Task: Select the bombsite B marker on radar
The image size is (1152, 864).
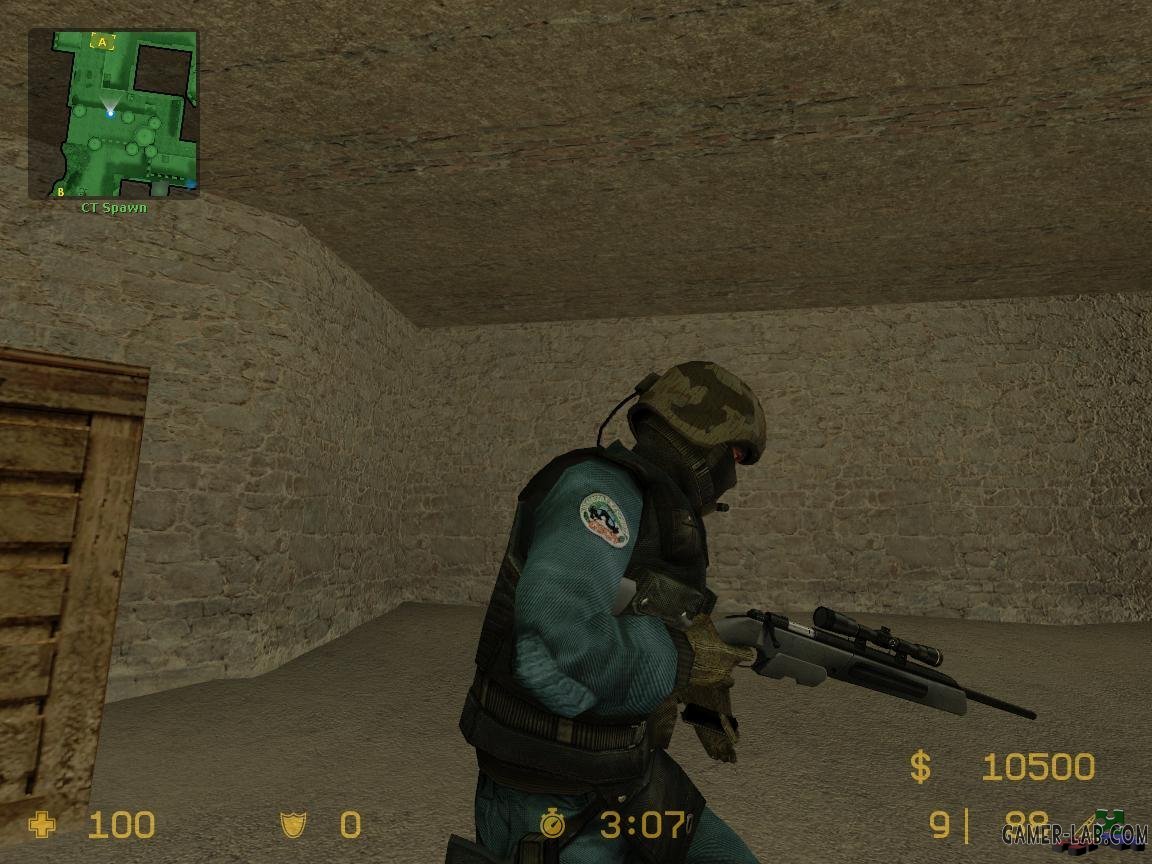Action: pos(60,190)
